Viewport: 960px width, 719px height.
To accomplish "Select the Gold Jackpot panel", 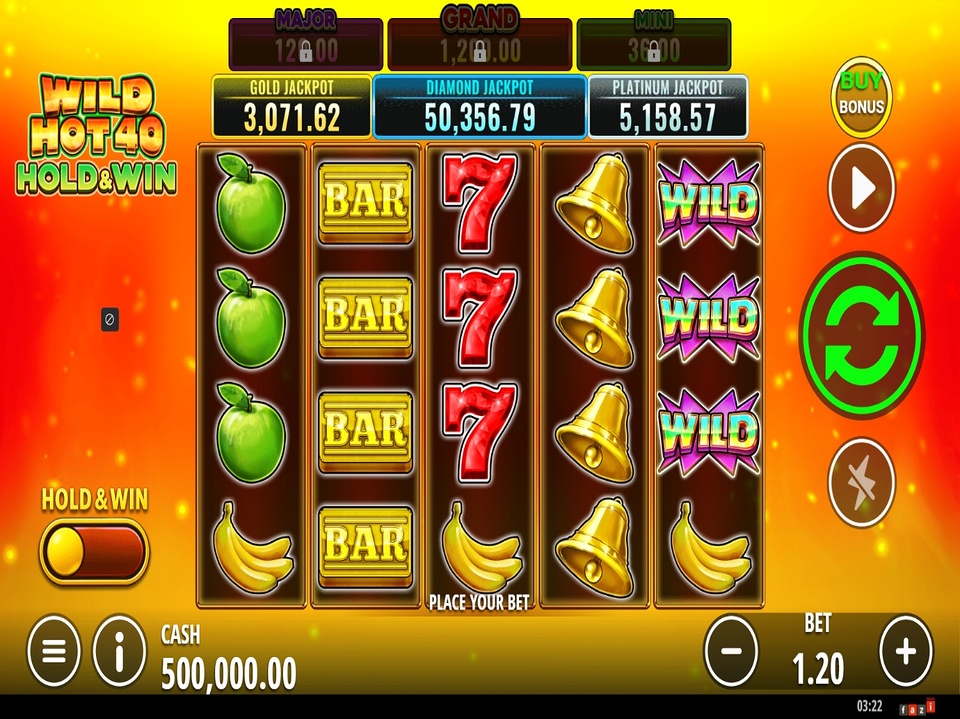I will (x=291, y=106).
